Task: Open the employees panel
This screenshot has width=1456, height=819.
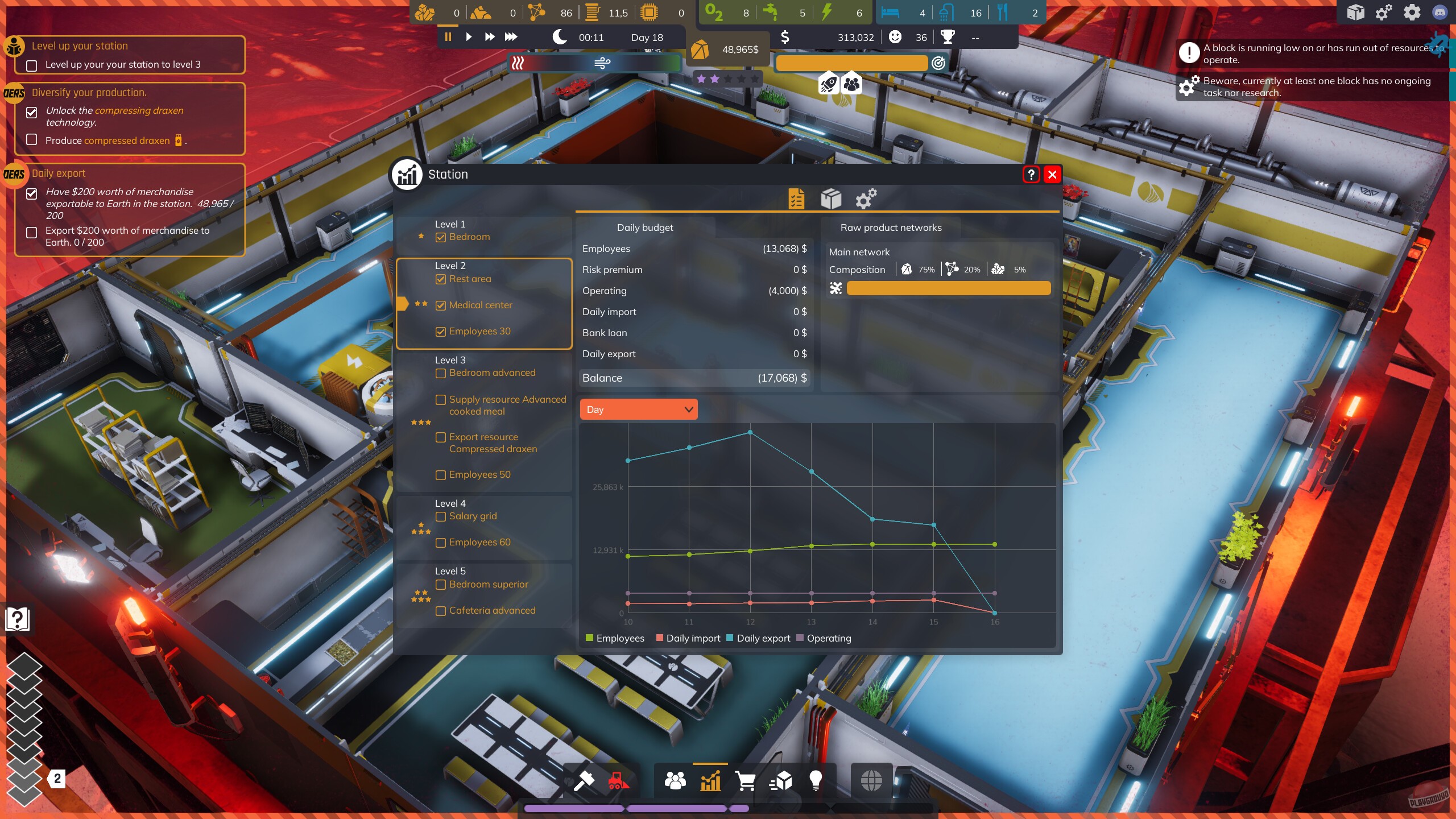Action: 675,781
